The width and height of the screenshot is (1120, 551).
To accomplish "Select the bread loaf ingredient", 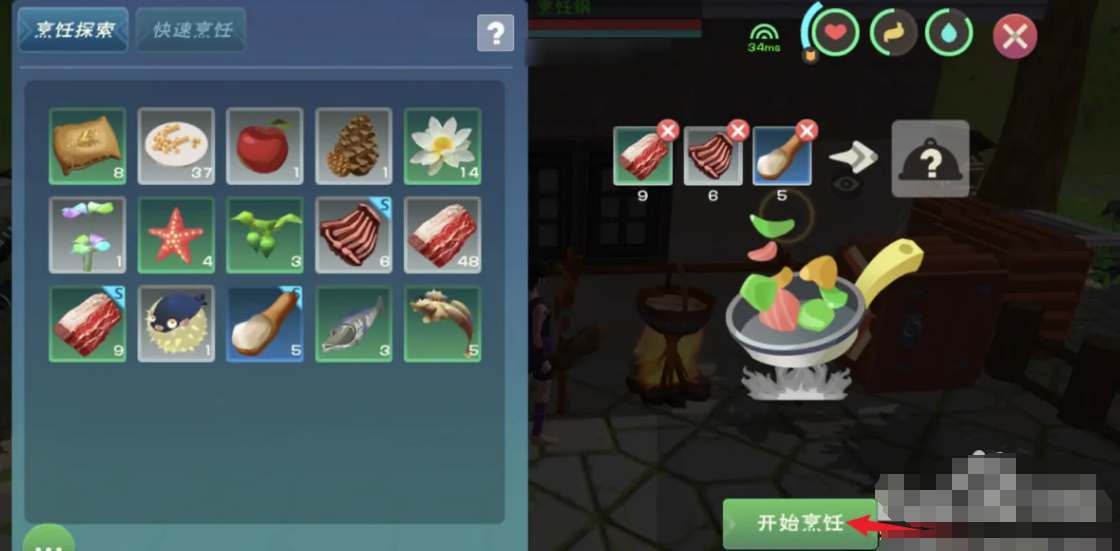I will point(88,146).
